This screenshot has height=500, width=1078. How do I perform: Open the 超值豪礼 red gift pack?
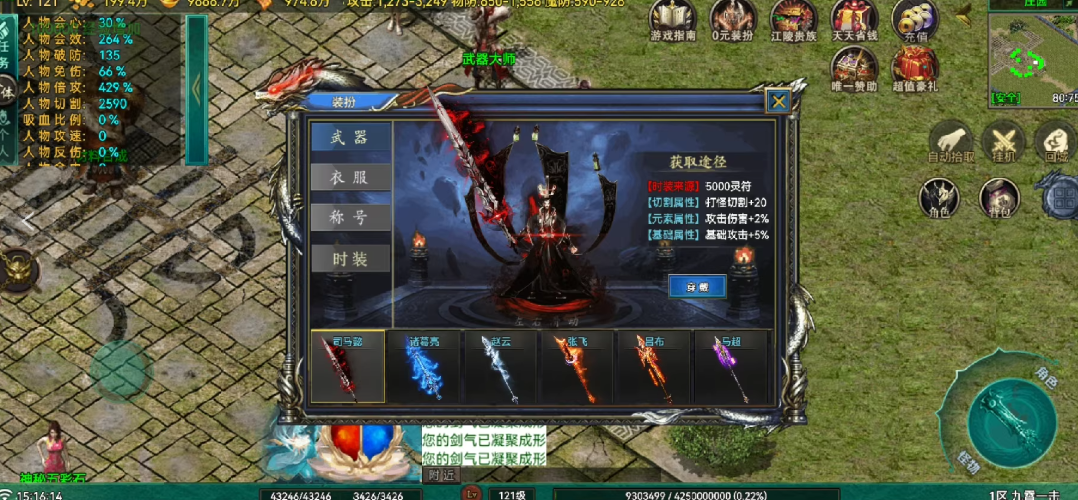(x=913, y=69)
